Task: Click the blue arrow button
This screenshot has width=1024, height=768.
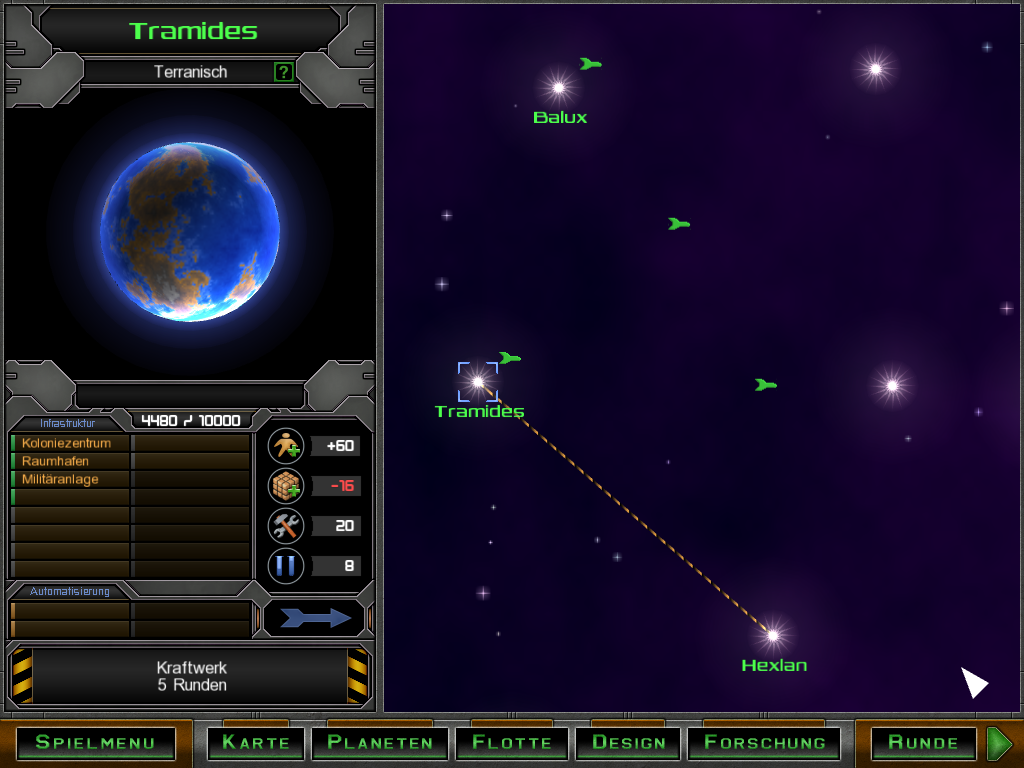Action: [314, 618]
